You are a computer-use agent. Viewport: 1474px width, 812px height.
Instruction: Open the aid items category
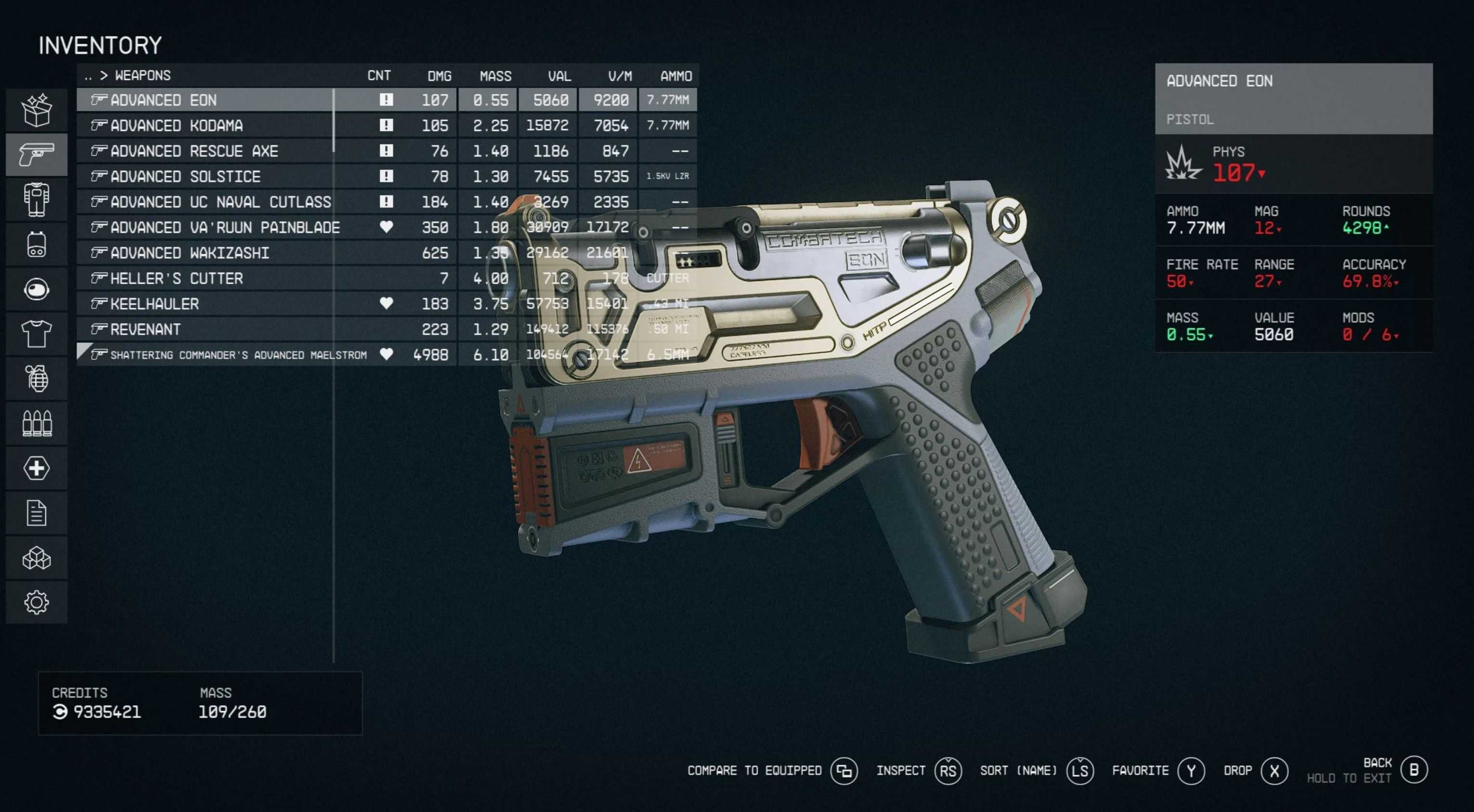coord(37,468)
